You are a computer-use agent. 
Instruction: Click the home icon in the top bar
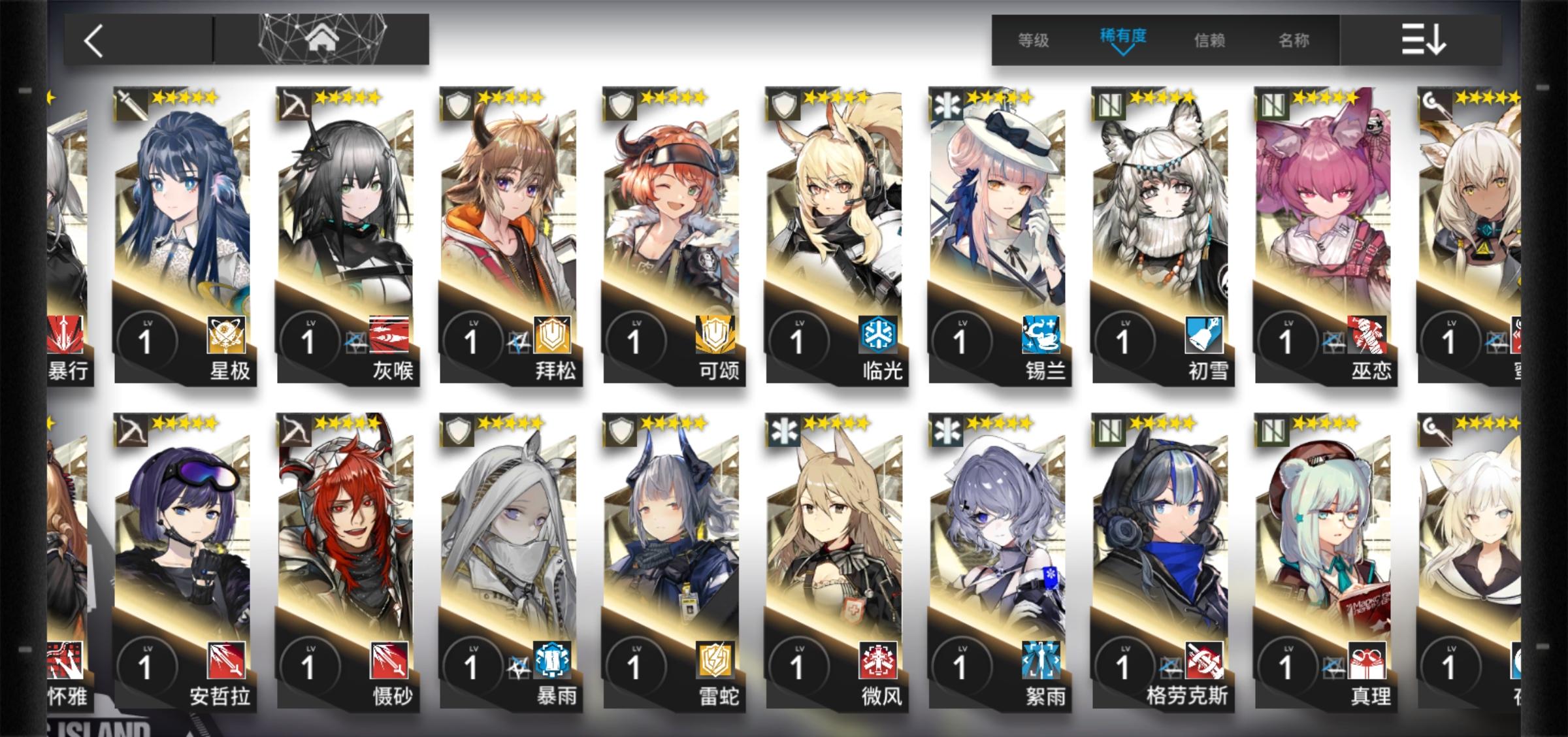click(319, 41)
